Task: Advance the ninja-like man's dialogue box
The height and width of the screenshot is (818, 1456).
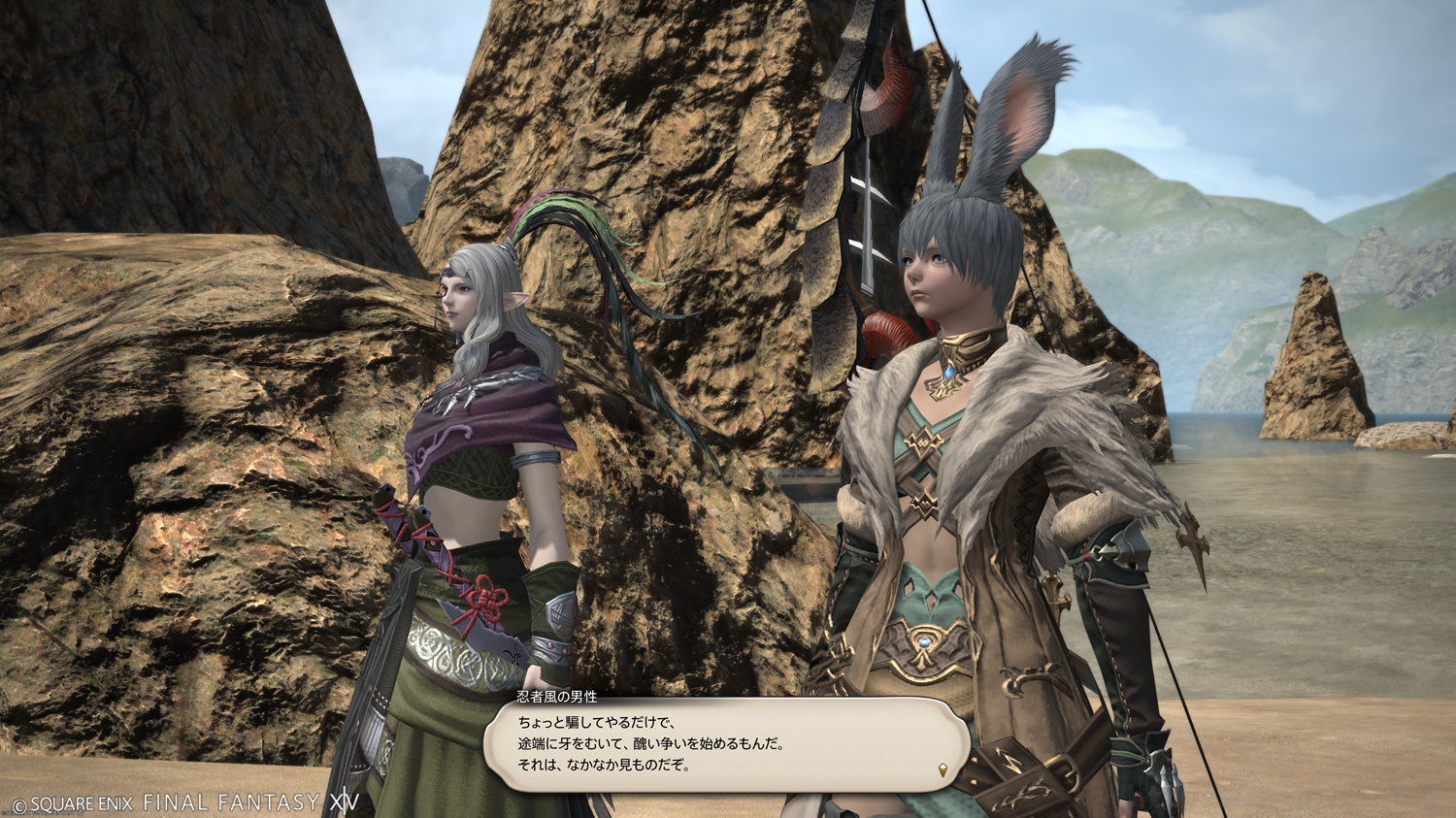Action: [726, 744]
